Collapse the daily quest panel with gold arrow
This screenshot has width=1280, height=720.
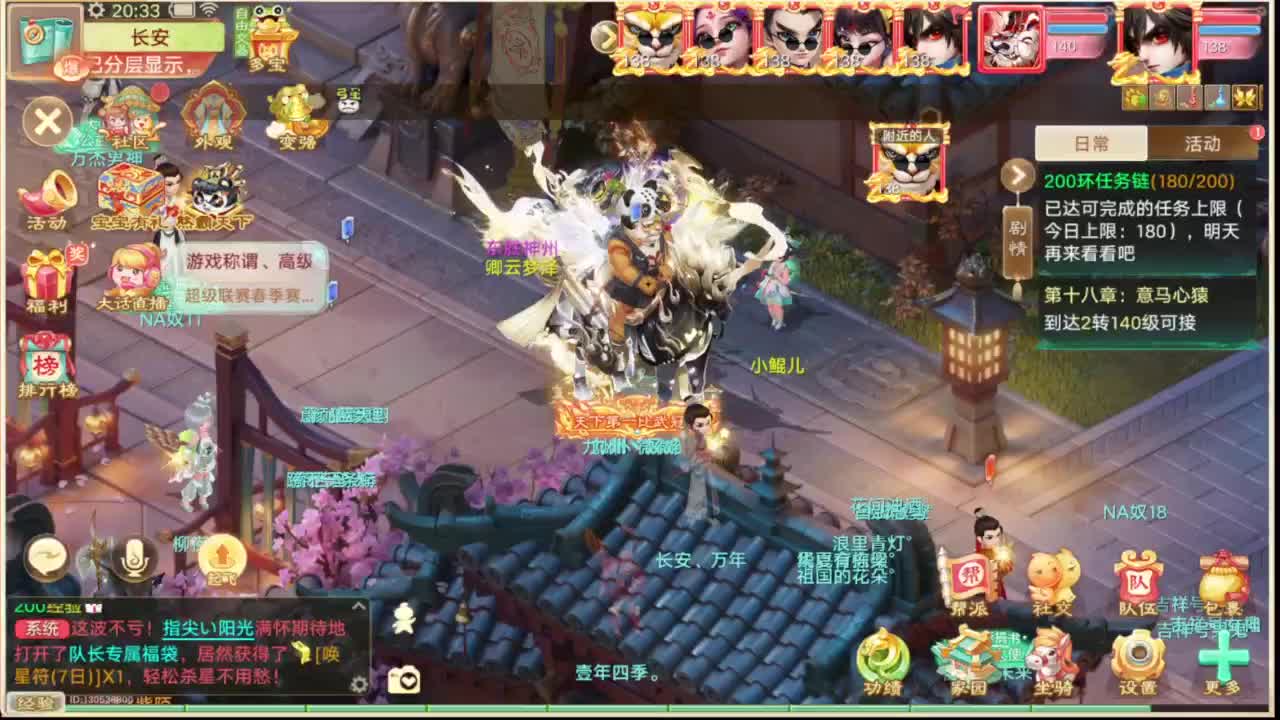[1018, 177]
